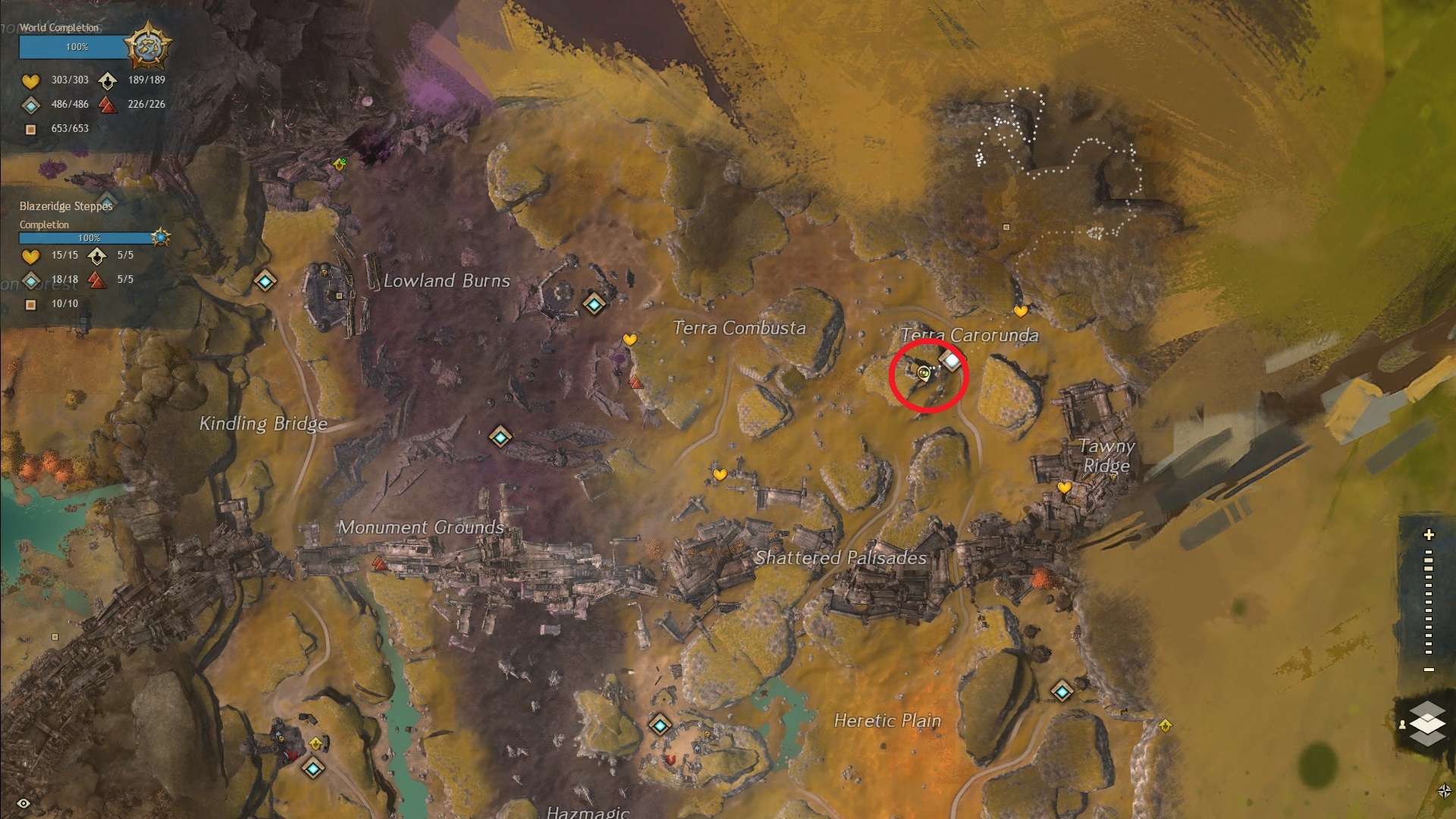Select the heart above Terra Carorunda label
The height and width of the screenshot is (819, 1456).
click(x=1021, y=311)
